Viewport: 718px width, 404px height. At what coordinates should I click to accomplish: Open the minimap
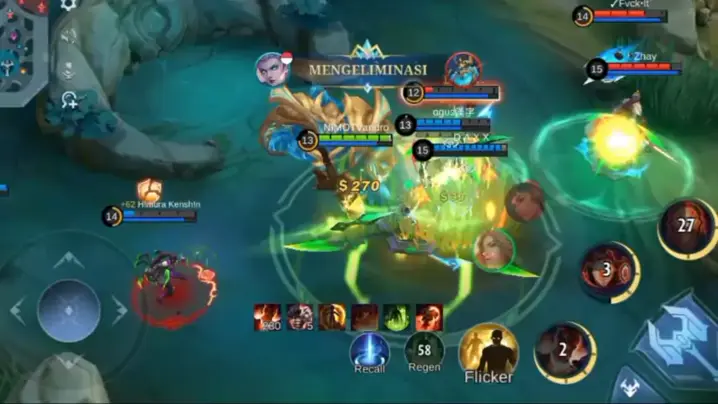coord(20,50)
